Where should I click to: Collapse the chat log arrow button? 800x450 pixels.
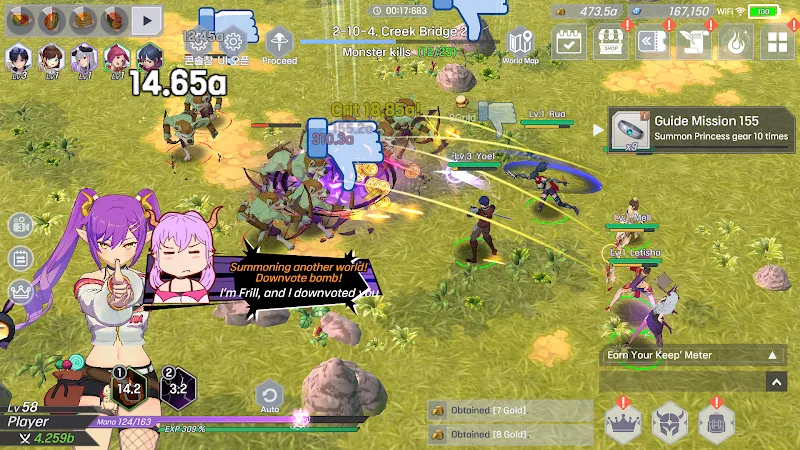pyautogui.click(x=776, y=381)
